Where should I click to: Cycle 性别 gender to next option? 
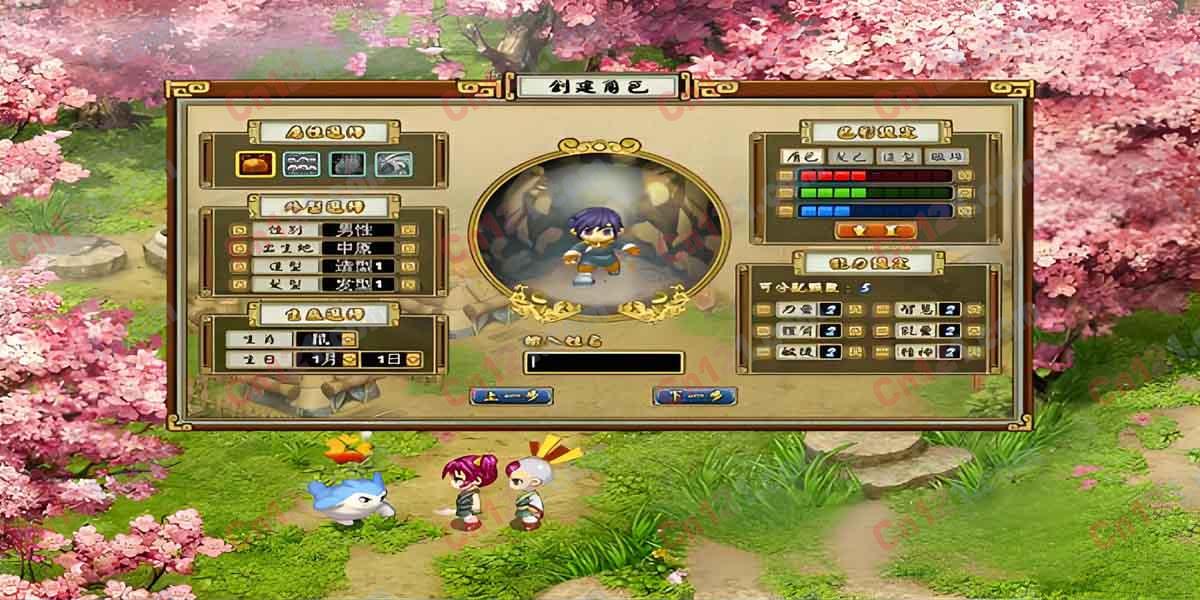(x=410, y=230)
